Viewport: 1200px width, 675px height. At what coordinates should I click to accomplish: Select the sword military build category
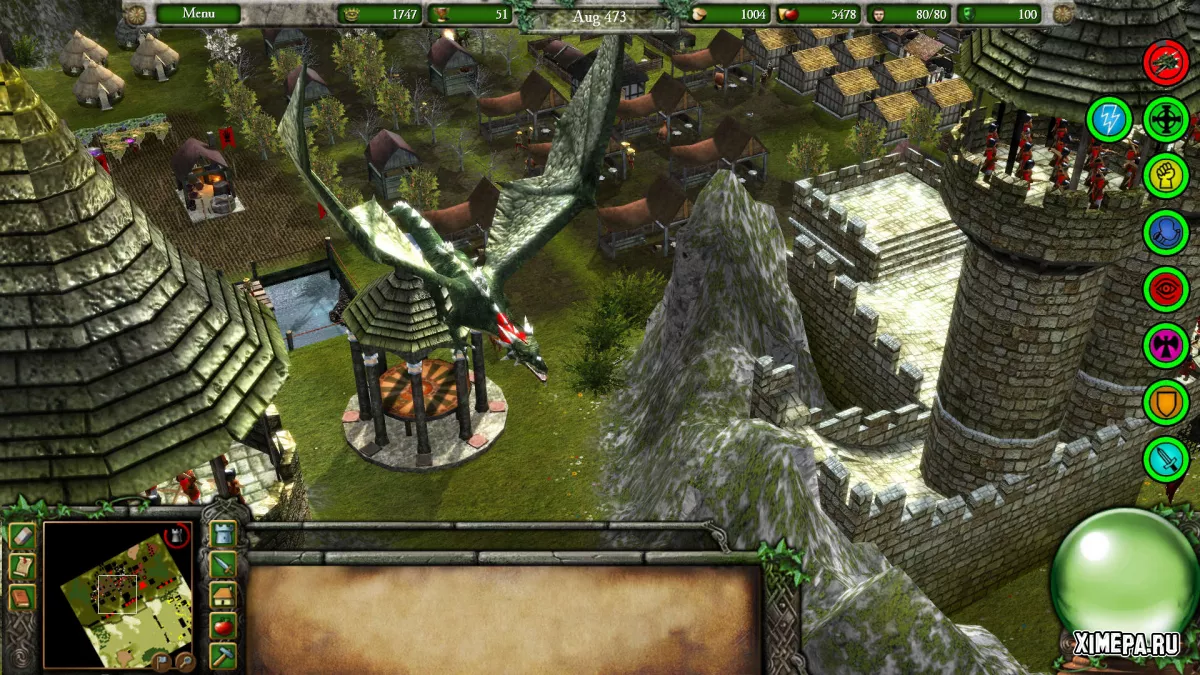tap(224, 565)
